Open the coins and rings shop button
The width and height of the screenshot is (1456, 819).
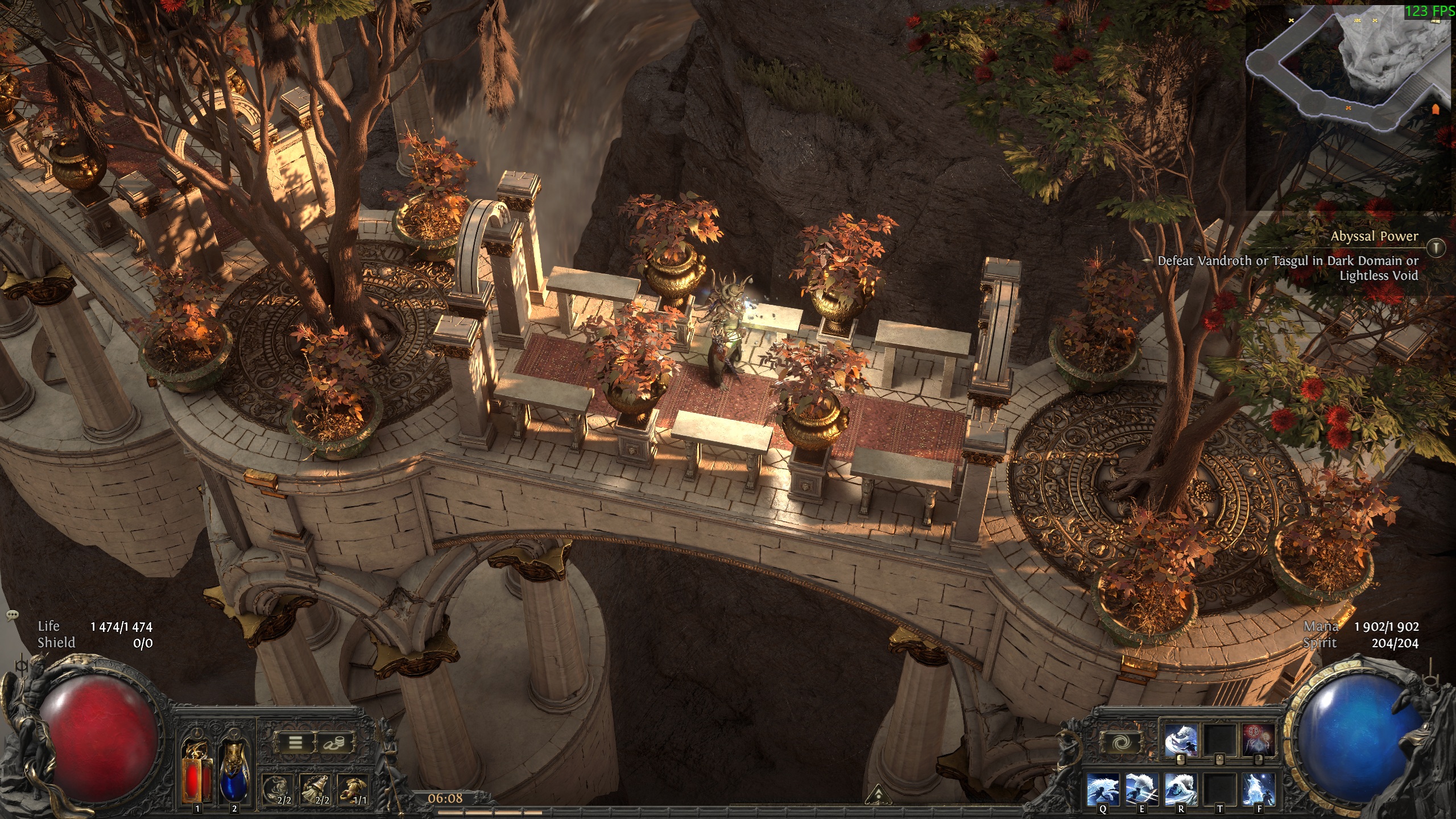(334, 742)
